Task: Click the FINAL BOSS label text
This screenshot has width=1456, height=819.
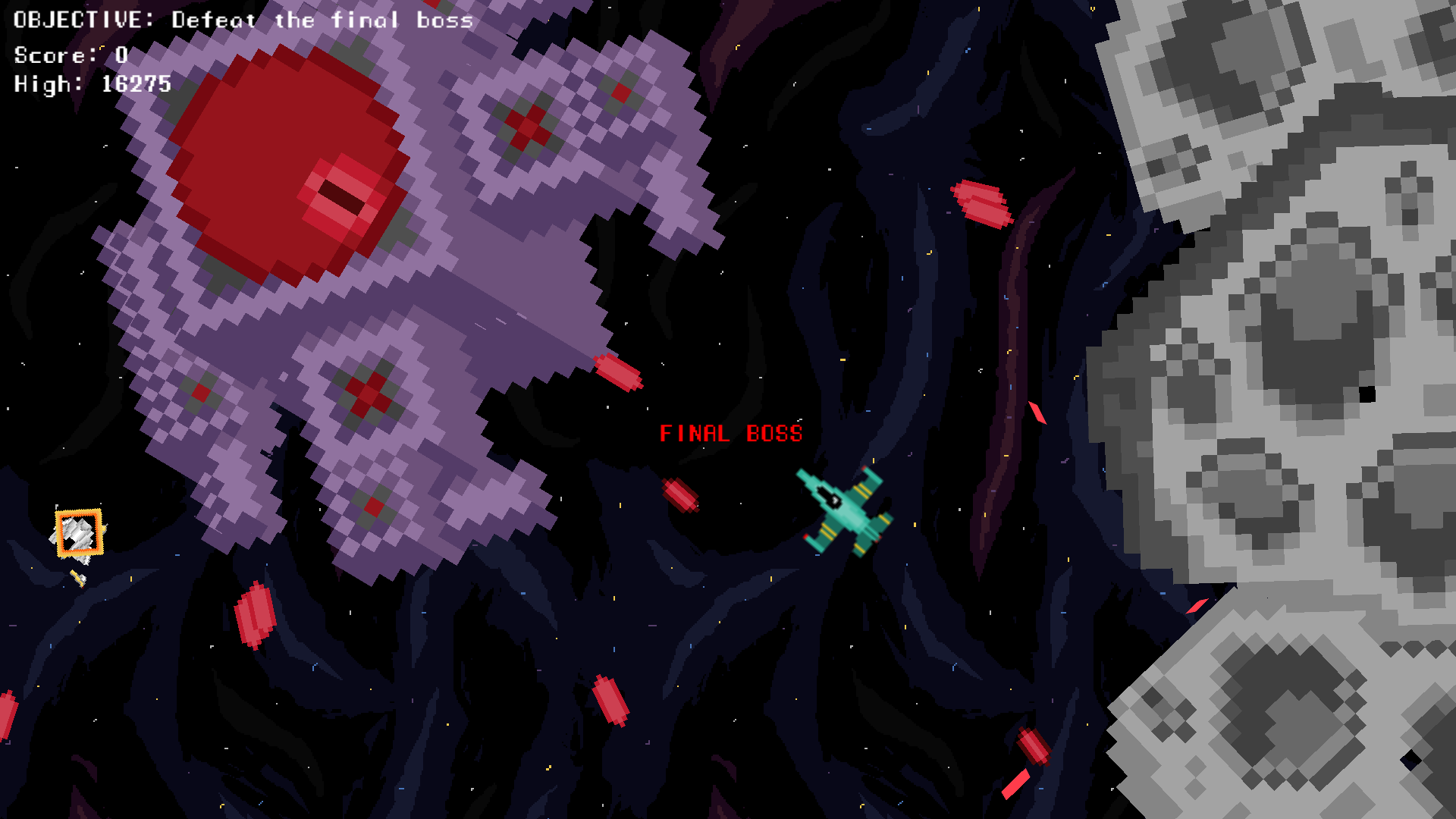Action: point(730,434)
